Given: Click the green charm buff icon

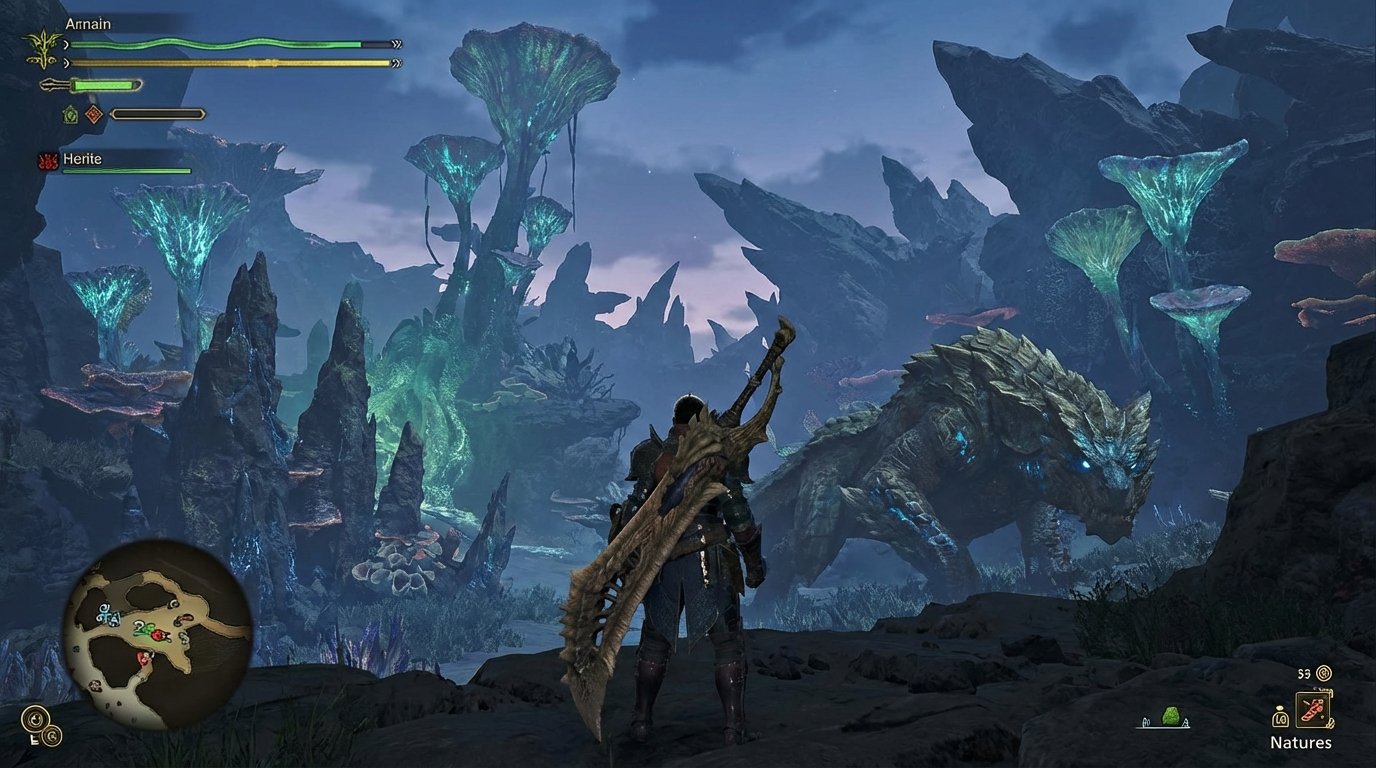Looking at the screenshot, I should click(x=70, y=115).
